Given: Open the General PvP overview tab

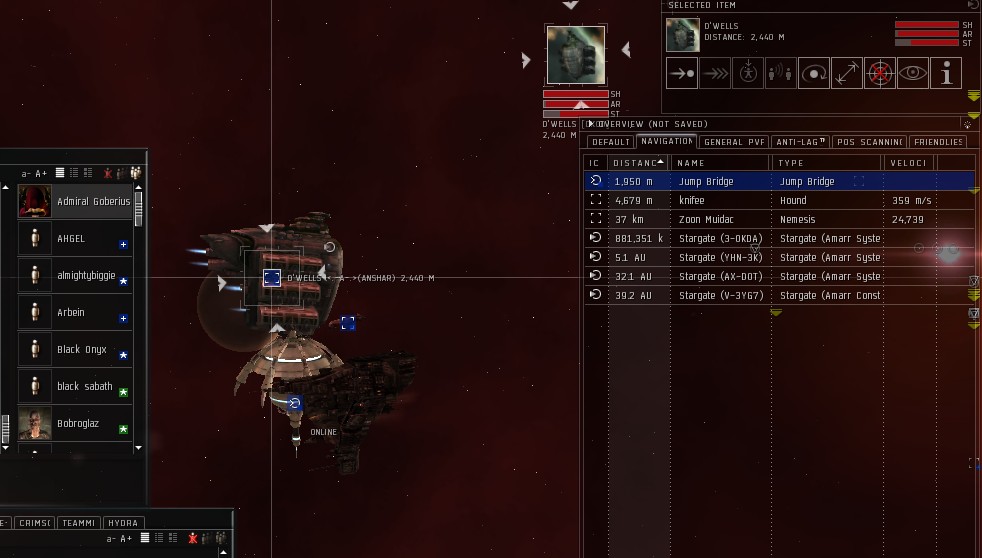Looking at the screenshot, I should 735,142.
